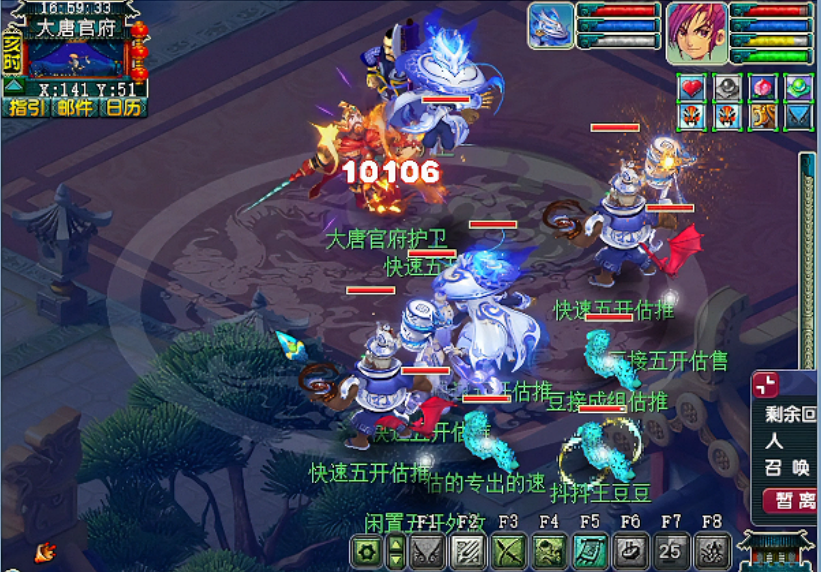The image size is (821, 572).
Task: Click the 暂离 temporary leave button
Action: click(790, 499)
